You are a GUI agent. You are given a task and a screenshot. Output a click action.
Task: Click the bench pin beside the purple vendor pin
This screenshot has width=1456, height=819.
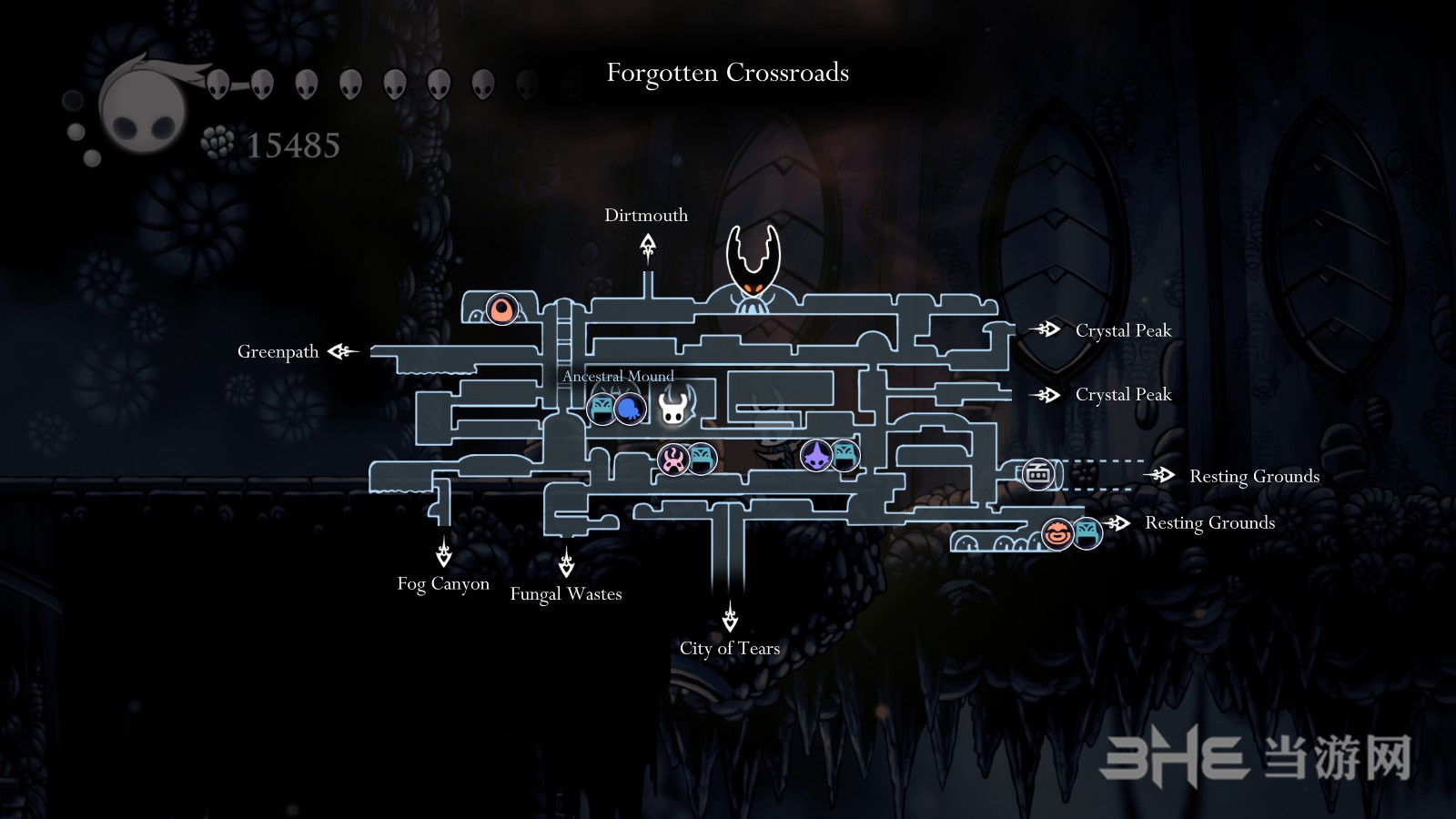pos(845,455)
